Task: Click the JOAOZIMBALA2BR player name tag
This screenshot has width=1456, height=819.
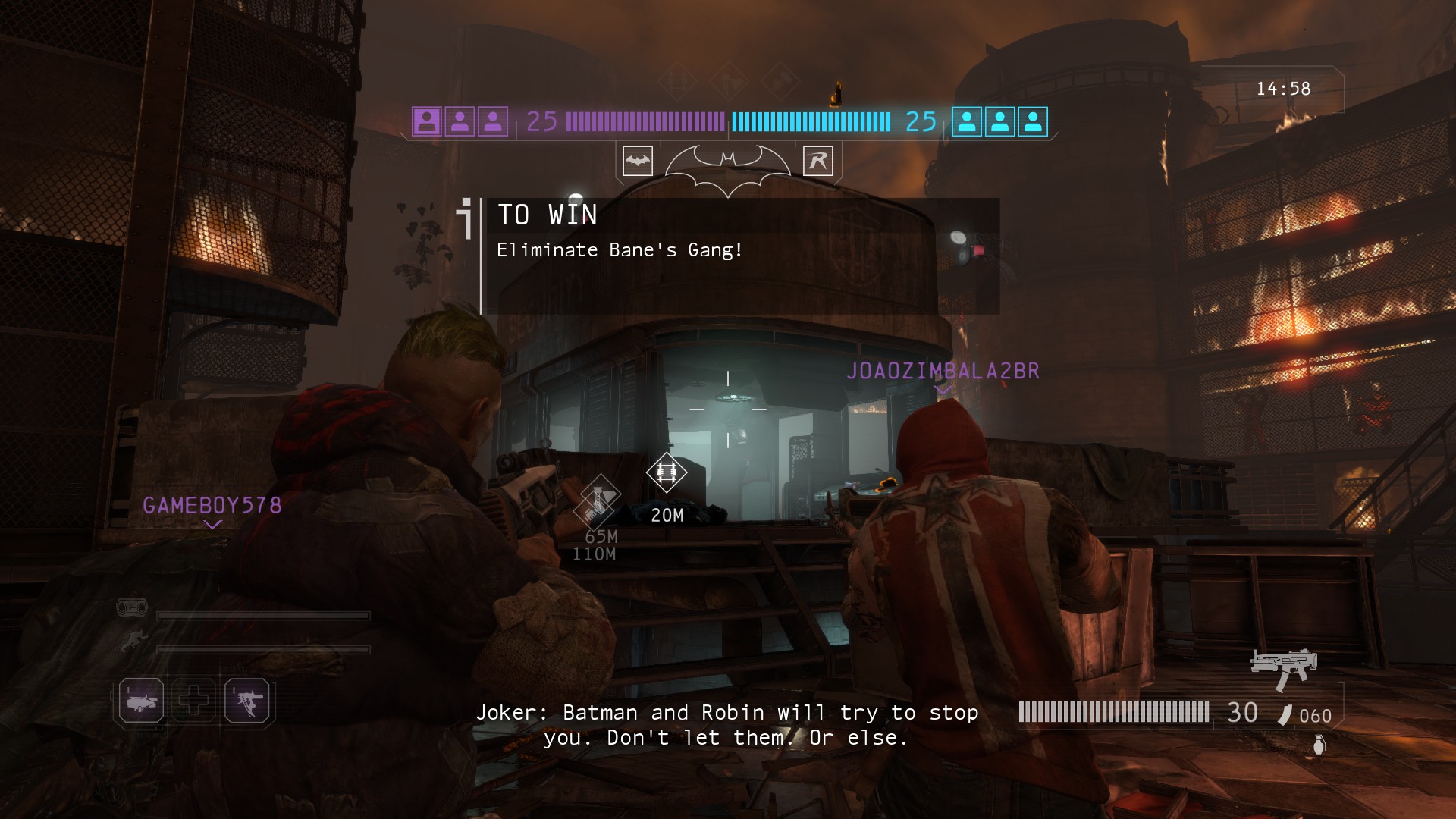Action: pos(943,371)
